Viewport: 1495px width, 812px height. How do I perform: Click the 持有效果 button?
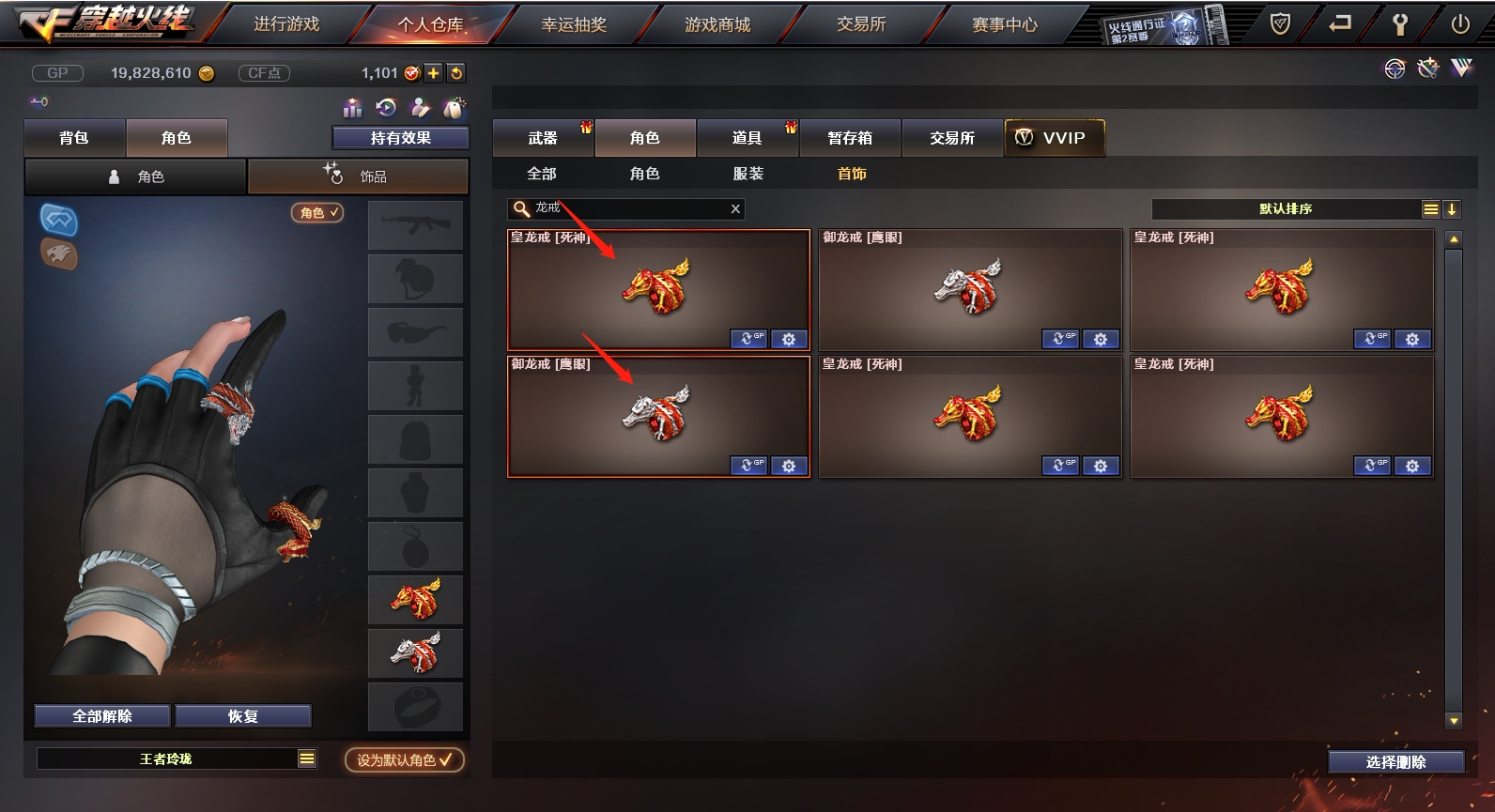[x=401, y=138]
